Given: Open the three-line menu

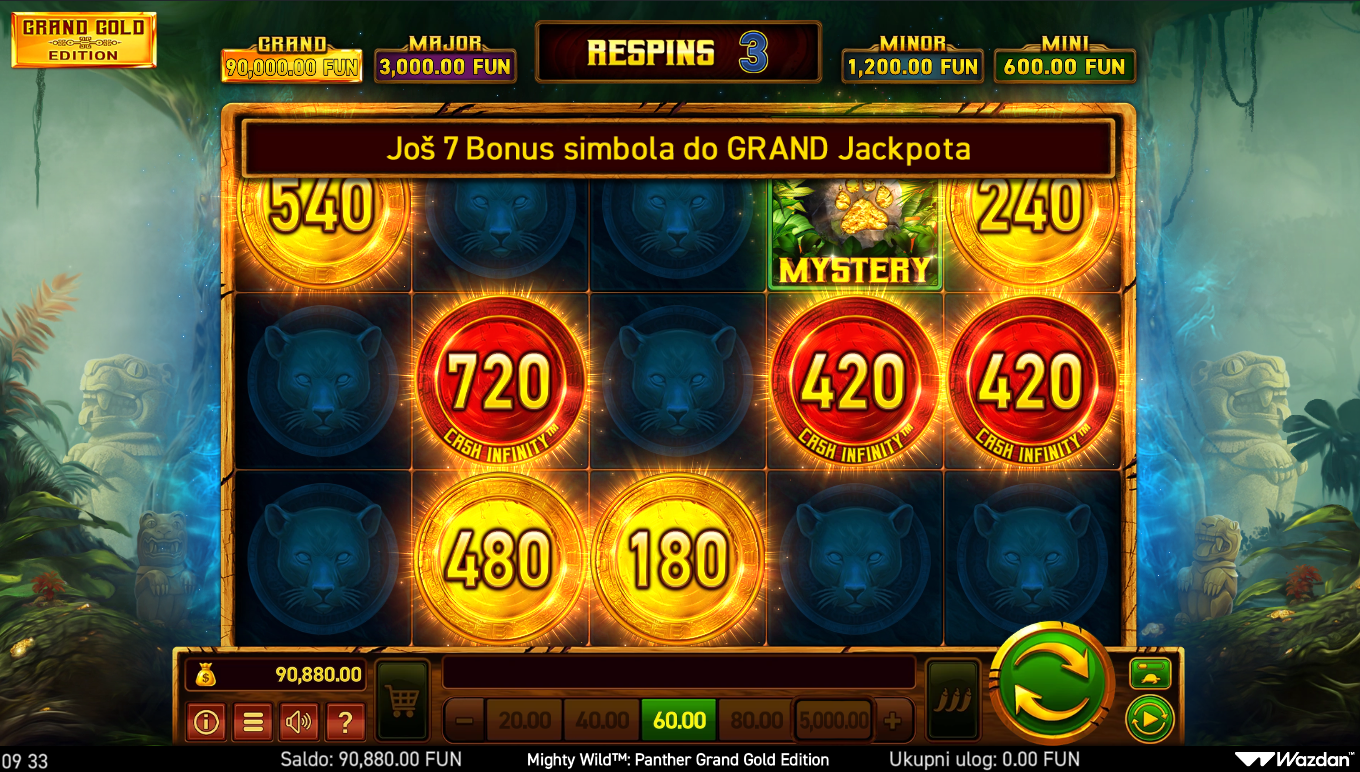Looking at the screenshot, I should (x=252, y=721).
